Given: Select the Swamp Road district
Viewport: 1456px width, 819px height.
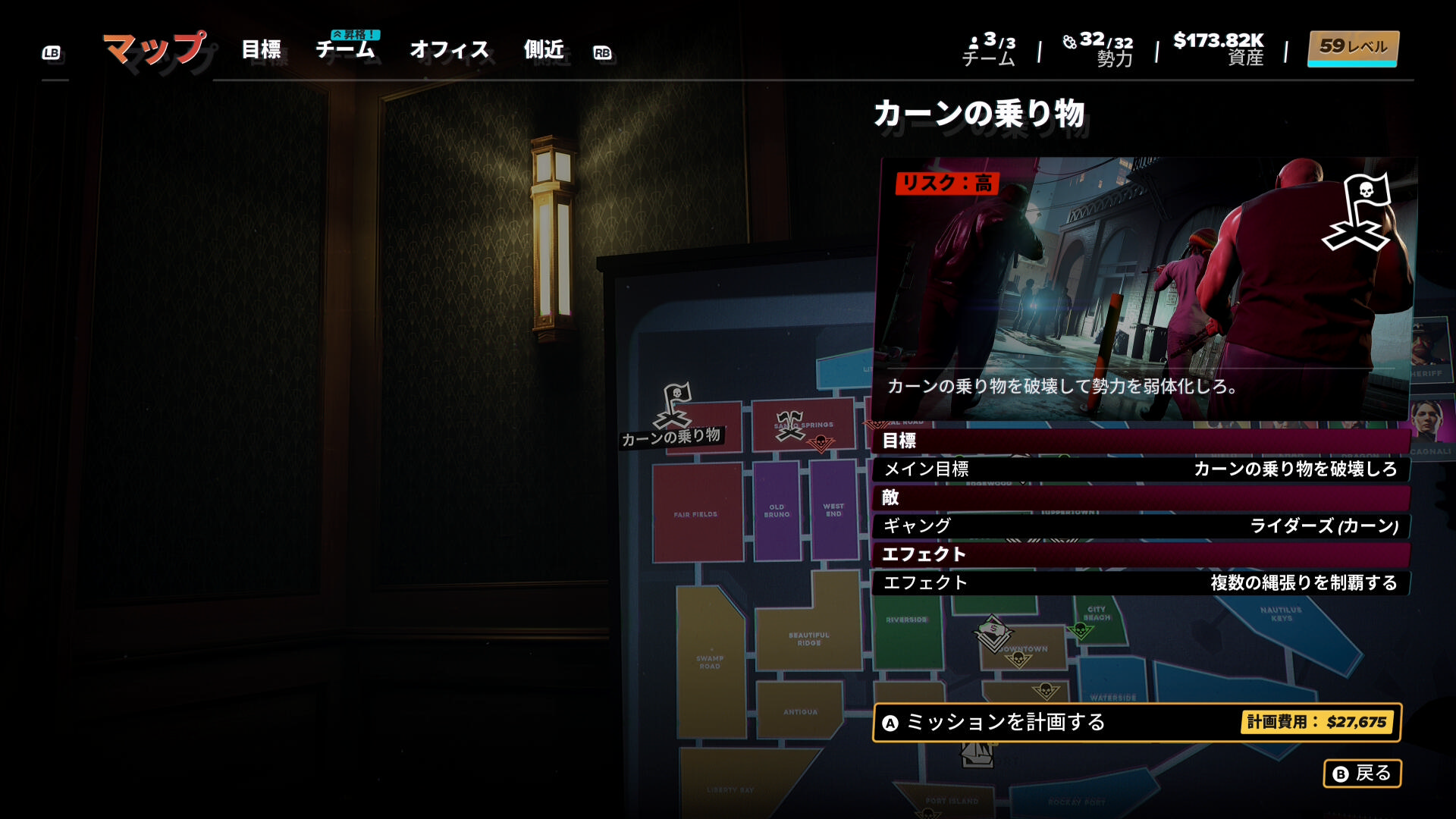Looking at the screenshot, I should (x=710, y=662).
